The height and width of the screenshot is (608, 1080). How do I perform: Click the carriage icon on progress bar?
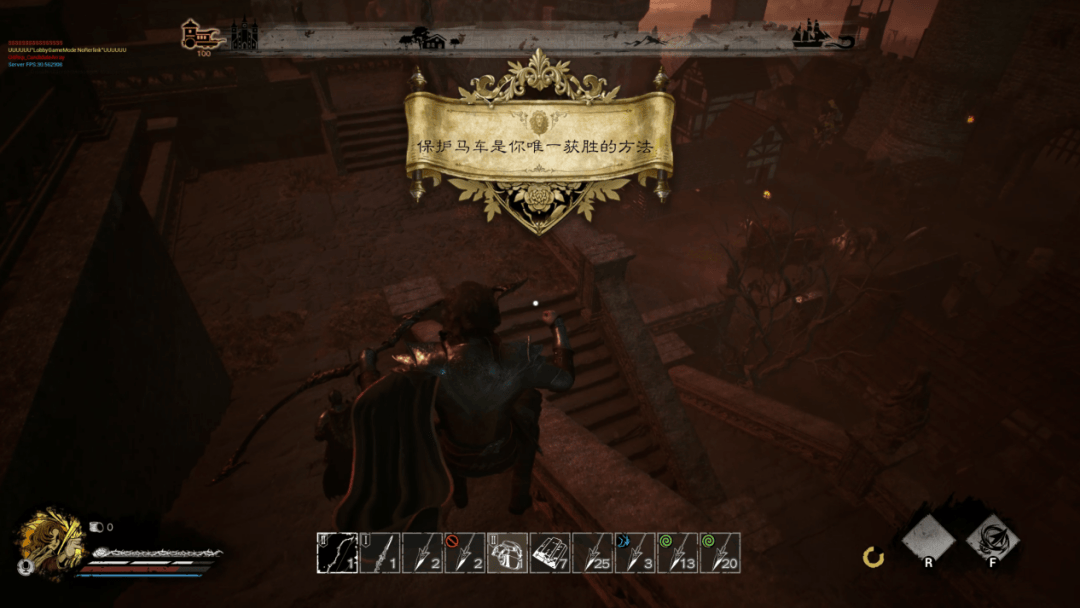200,37
